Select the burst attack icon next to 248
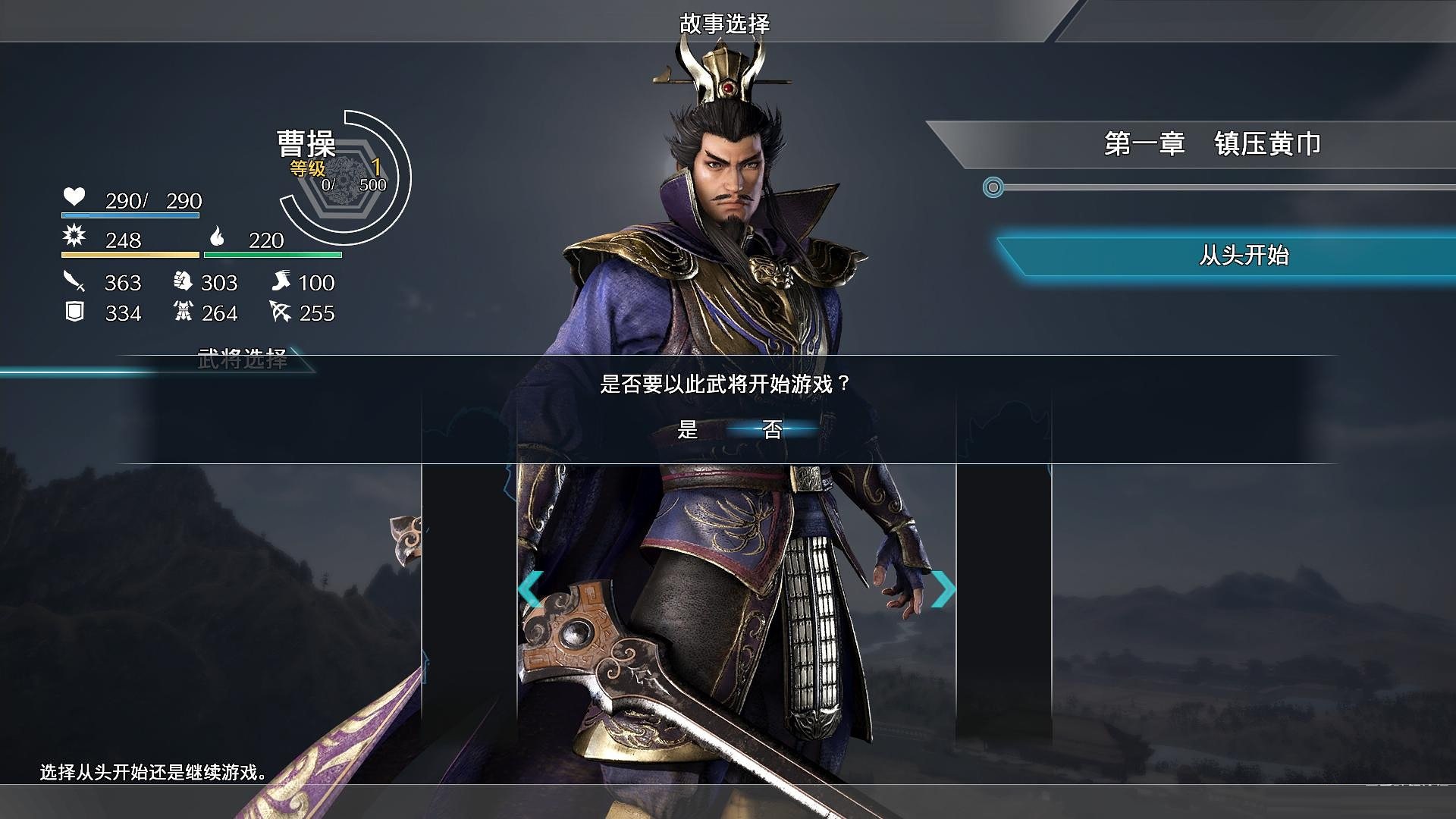The width and height of the screenshot is (1456, 819). click(x=74, y=237)
